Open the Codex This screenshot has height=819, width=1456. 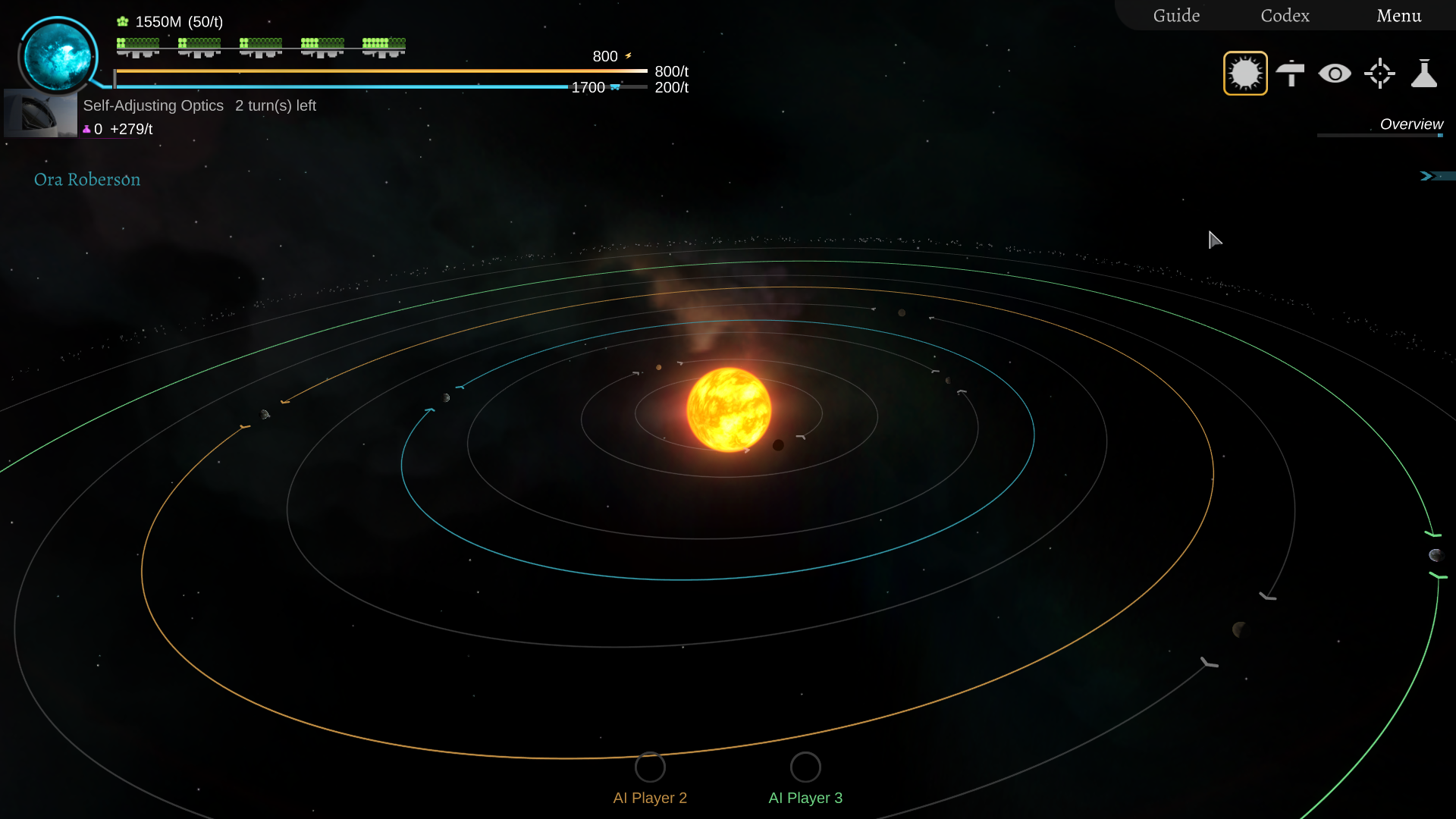pos(1285,16)
